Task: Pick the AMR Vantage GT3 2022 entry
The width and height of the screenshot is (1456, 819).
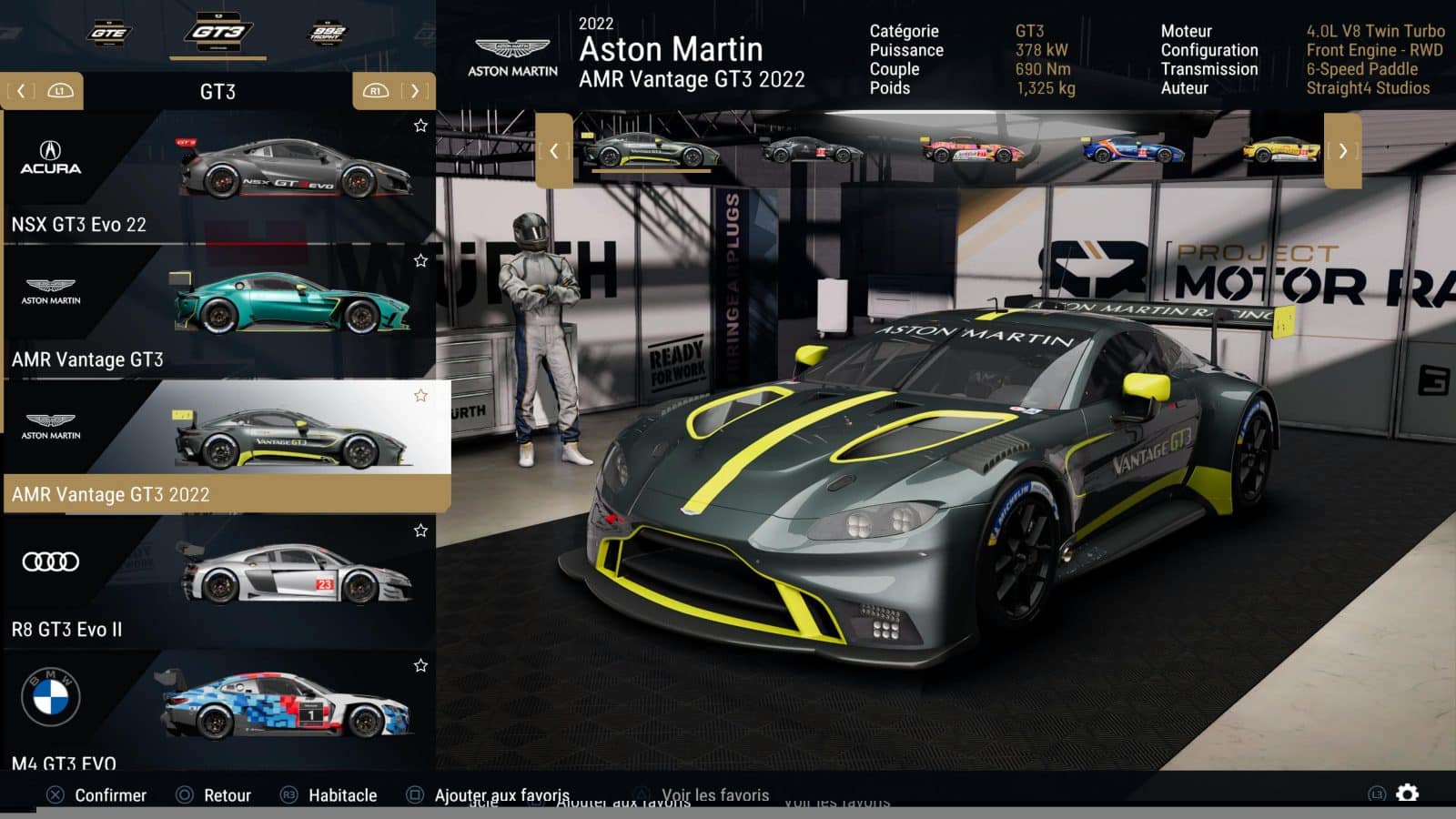Action: [218, 446]
